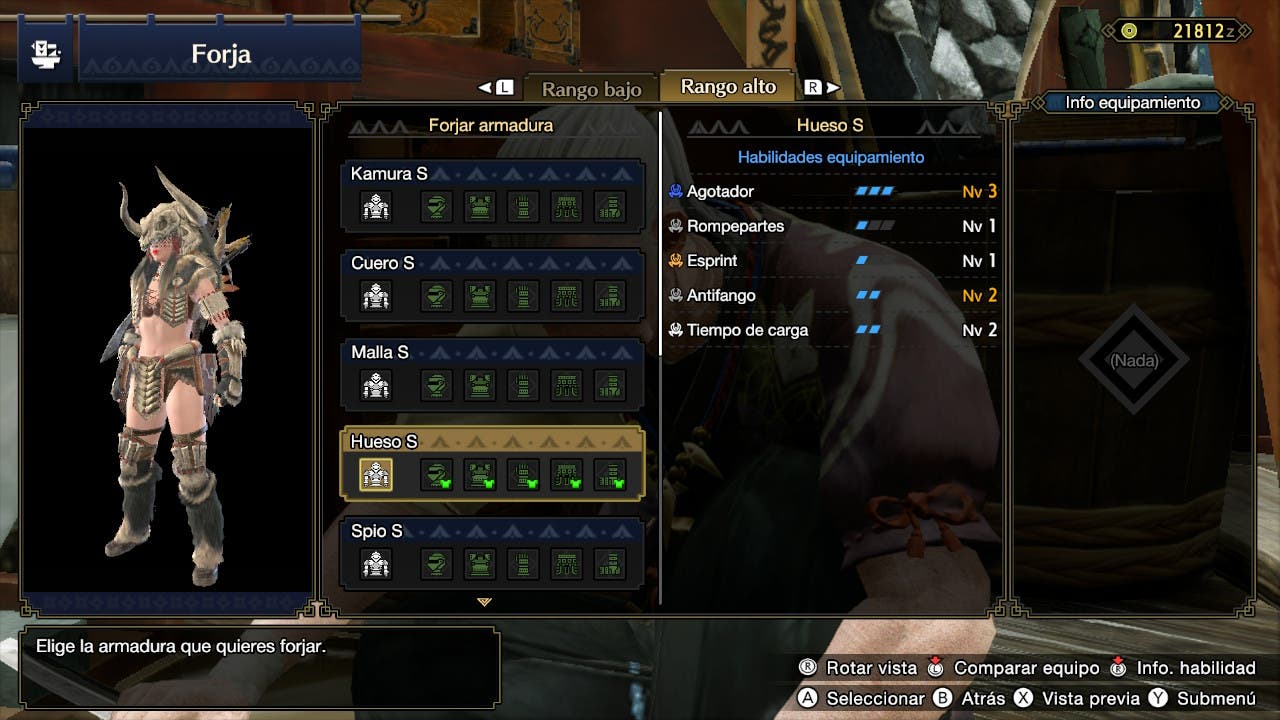Viewport: 1280px width, 720px height.
Task: Open the Hueso S armor set
Action: pyautogui.click(x=493, y=463)
